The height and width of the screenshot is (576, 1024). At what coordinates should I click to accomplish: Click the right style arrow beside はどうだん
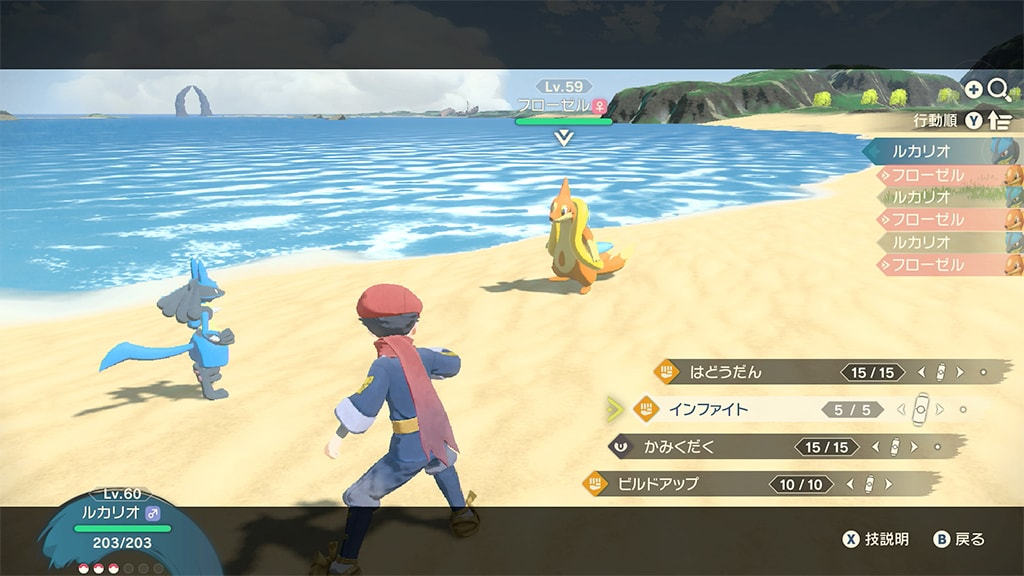[x=960, y=372]
